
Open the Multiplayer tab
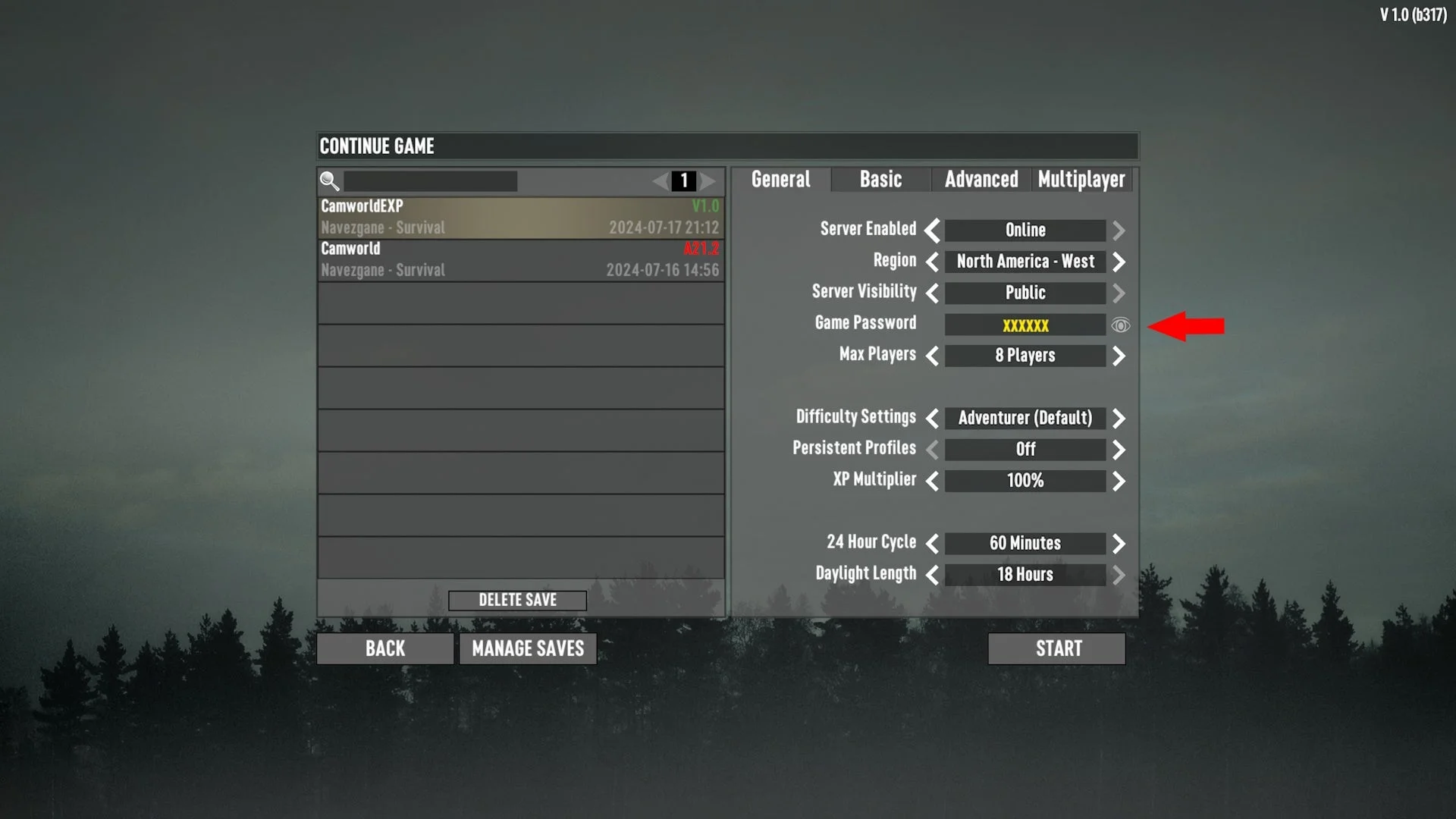[1081, 180]
